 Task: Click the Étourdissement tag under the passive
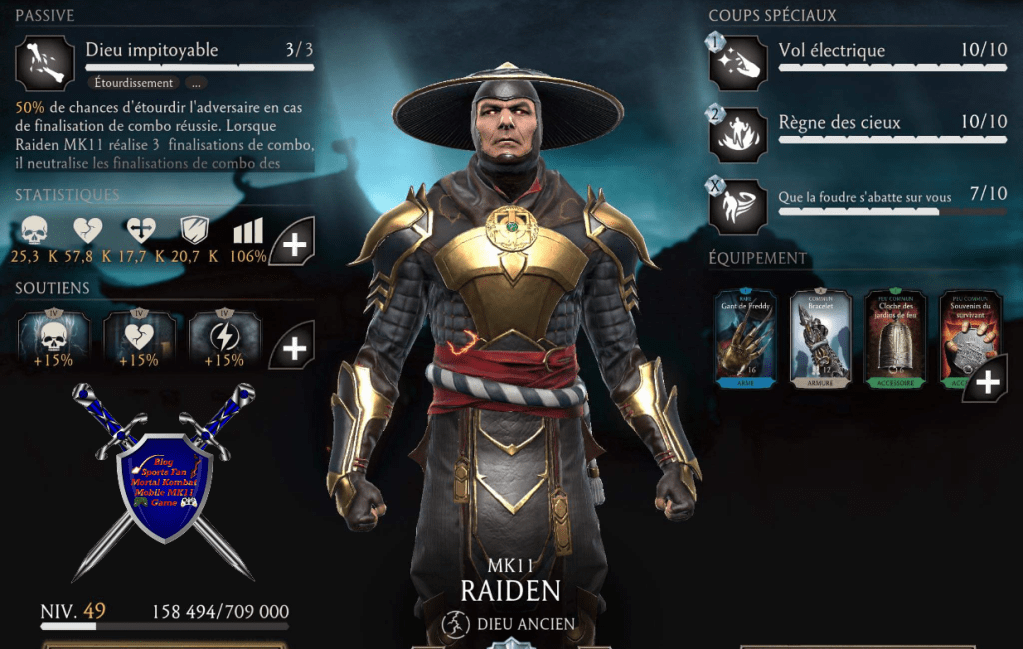[x=131, y=83]
